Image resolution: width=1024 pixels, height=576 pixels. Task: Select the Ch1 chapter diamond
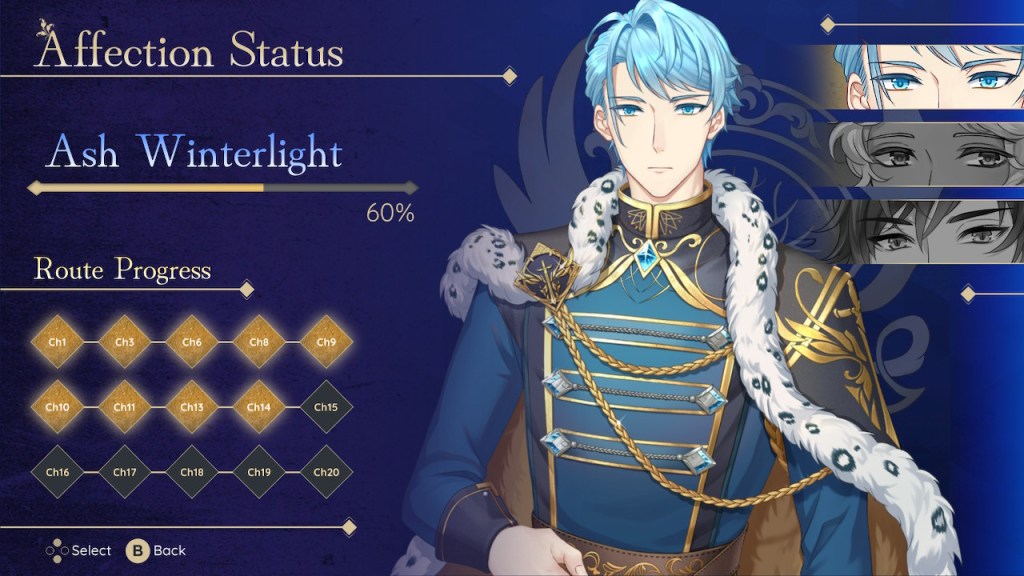coord(57,342)
